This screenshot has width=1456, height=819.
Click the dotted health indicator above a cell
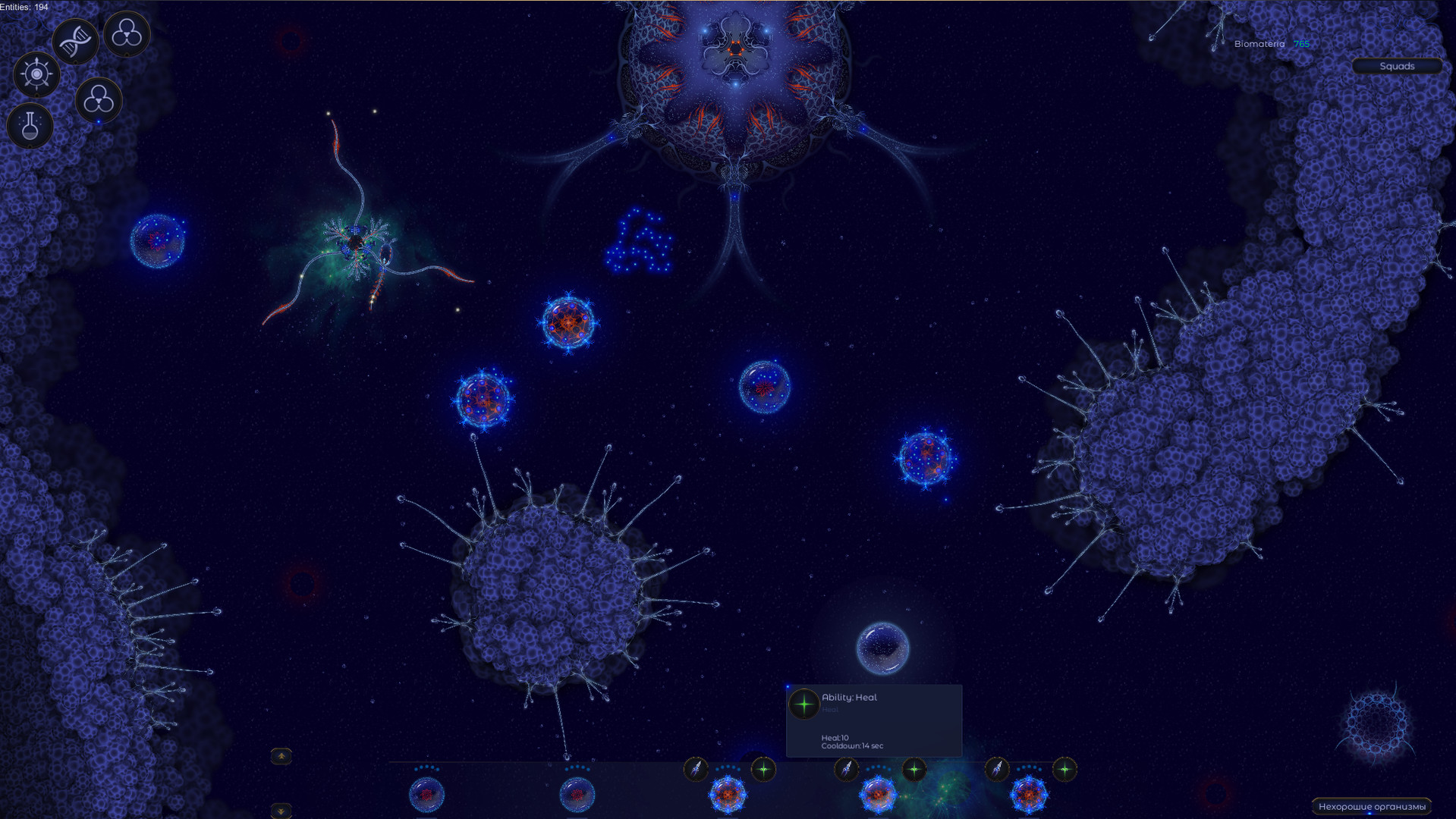tap(728, 767)
